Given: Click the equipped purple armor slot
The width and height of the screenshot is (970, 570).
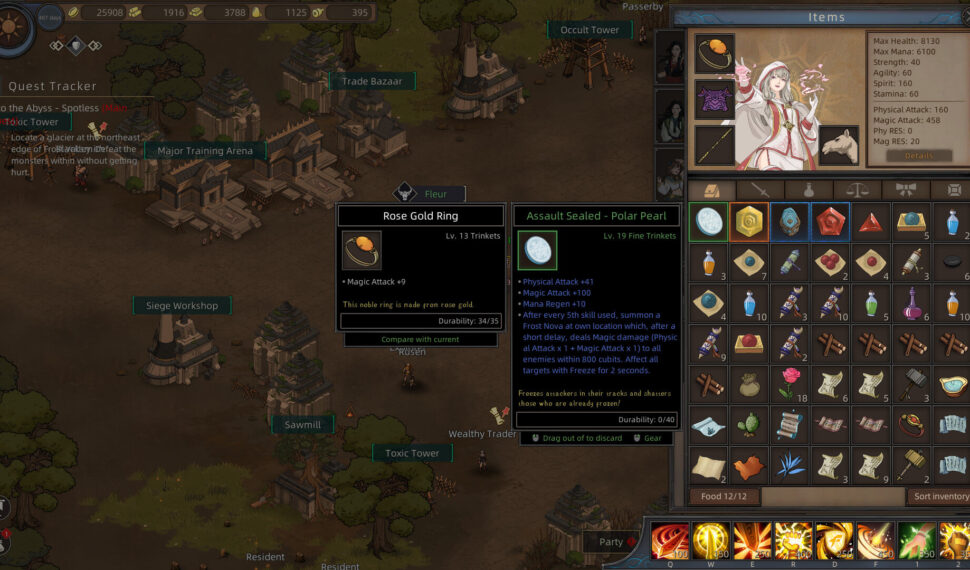Looking at the screenshot, I should coord(714,100).
